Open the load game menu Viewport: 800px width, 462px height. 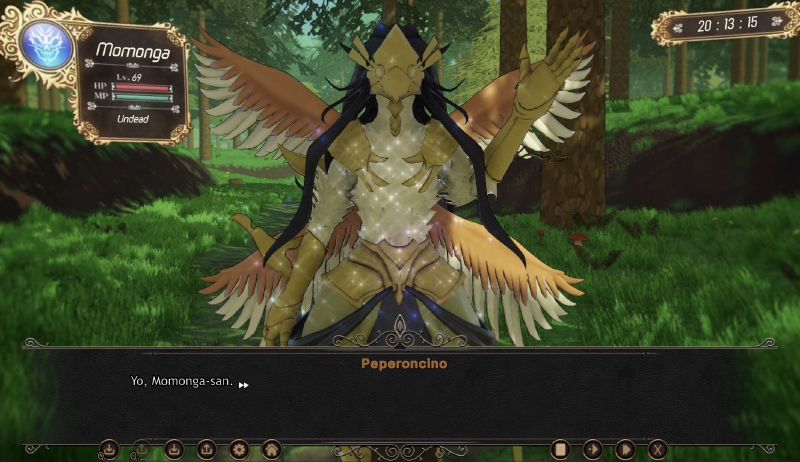tap(206, 449)
